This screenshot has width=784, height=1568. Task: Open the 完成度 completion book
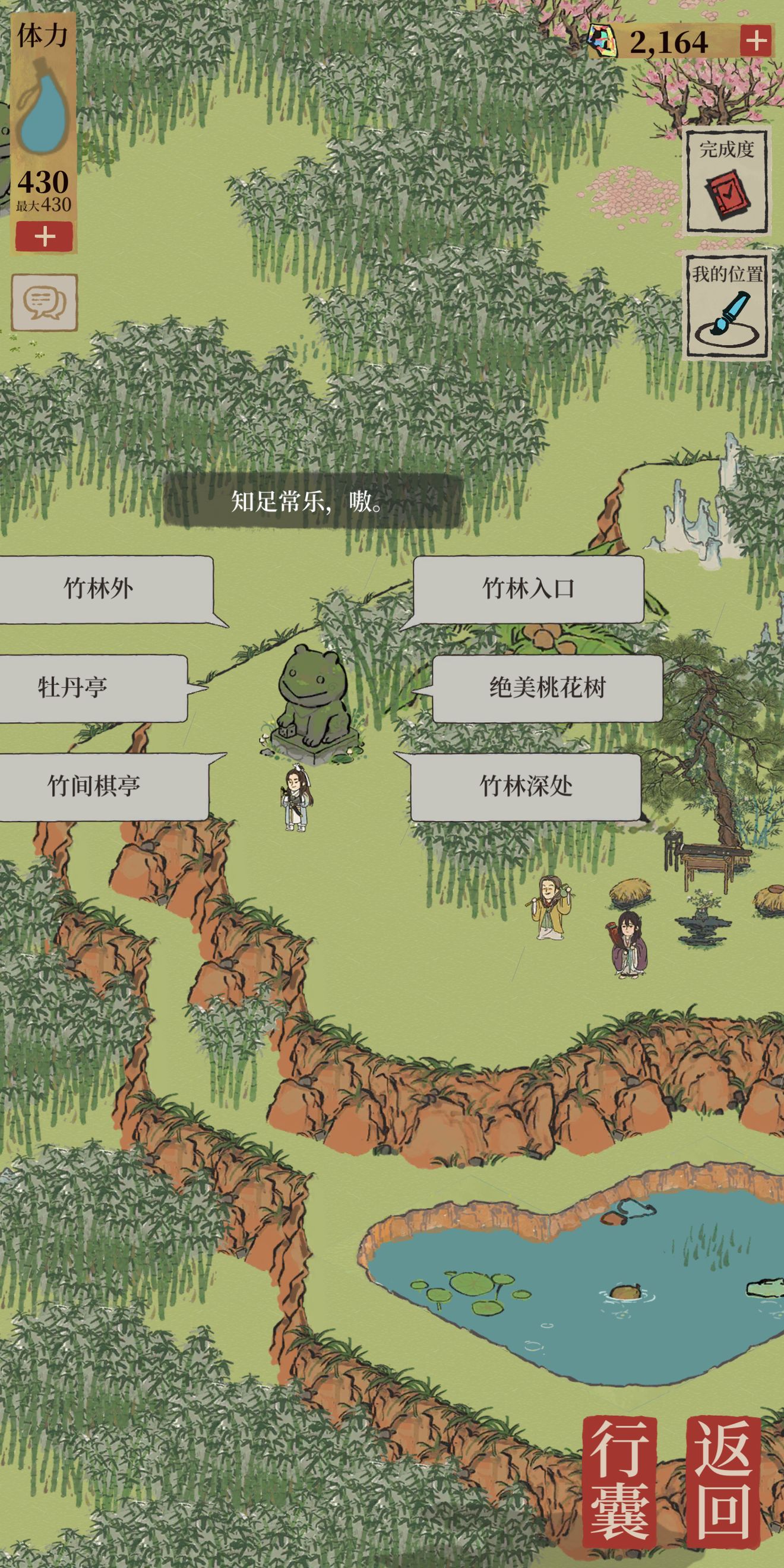point(726,181)
